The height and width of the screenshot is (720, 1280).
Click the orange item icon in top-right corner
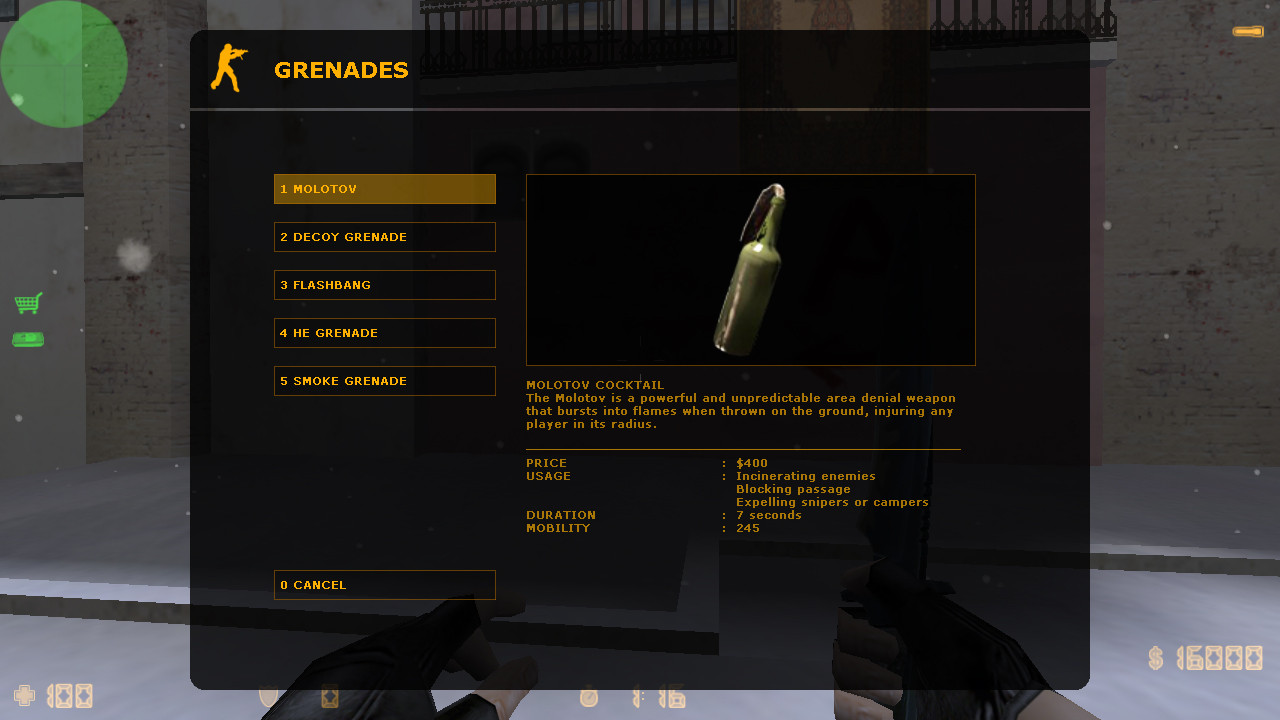[1247, 31]
